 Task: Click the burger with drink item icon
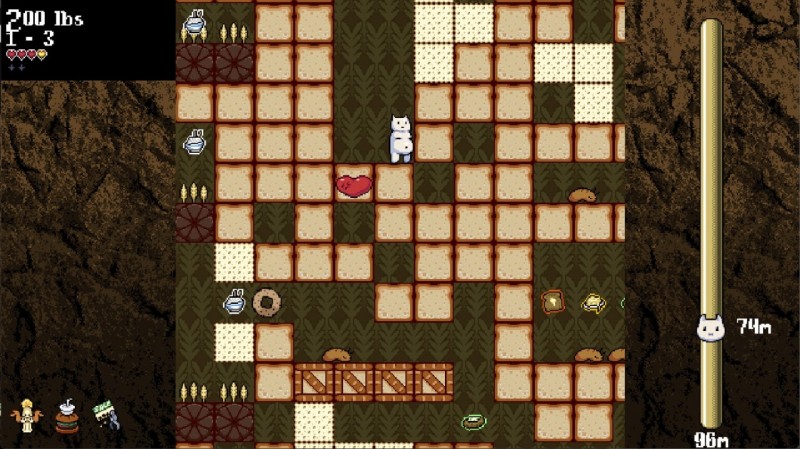pyautogui.click(x=66, y=416)
